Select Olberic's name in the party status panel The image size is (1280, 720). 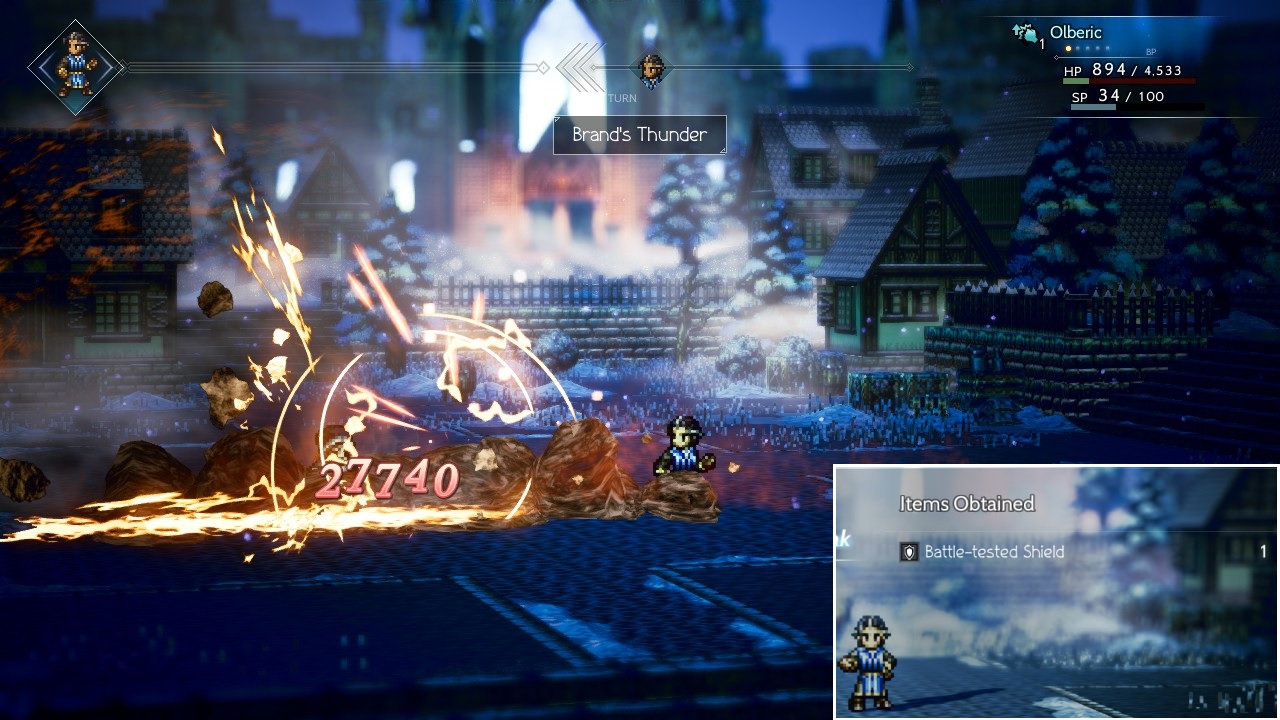point(1075,33)
